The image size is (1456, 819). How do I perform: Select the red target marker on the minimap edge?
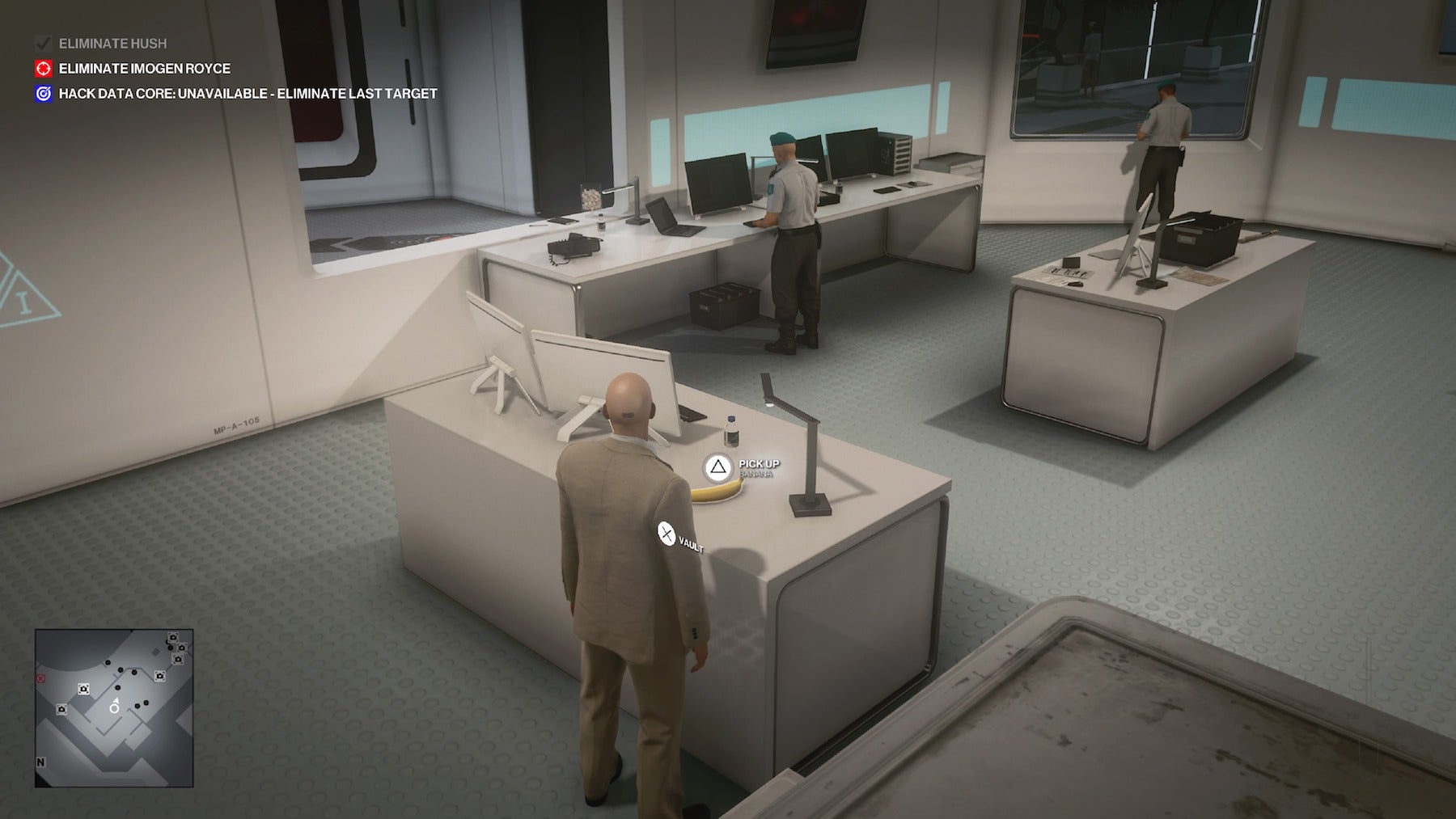(40, 678)
